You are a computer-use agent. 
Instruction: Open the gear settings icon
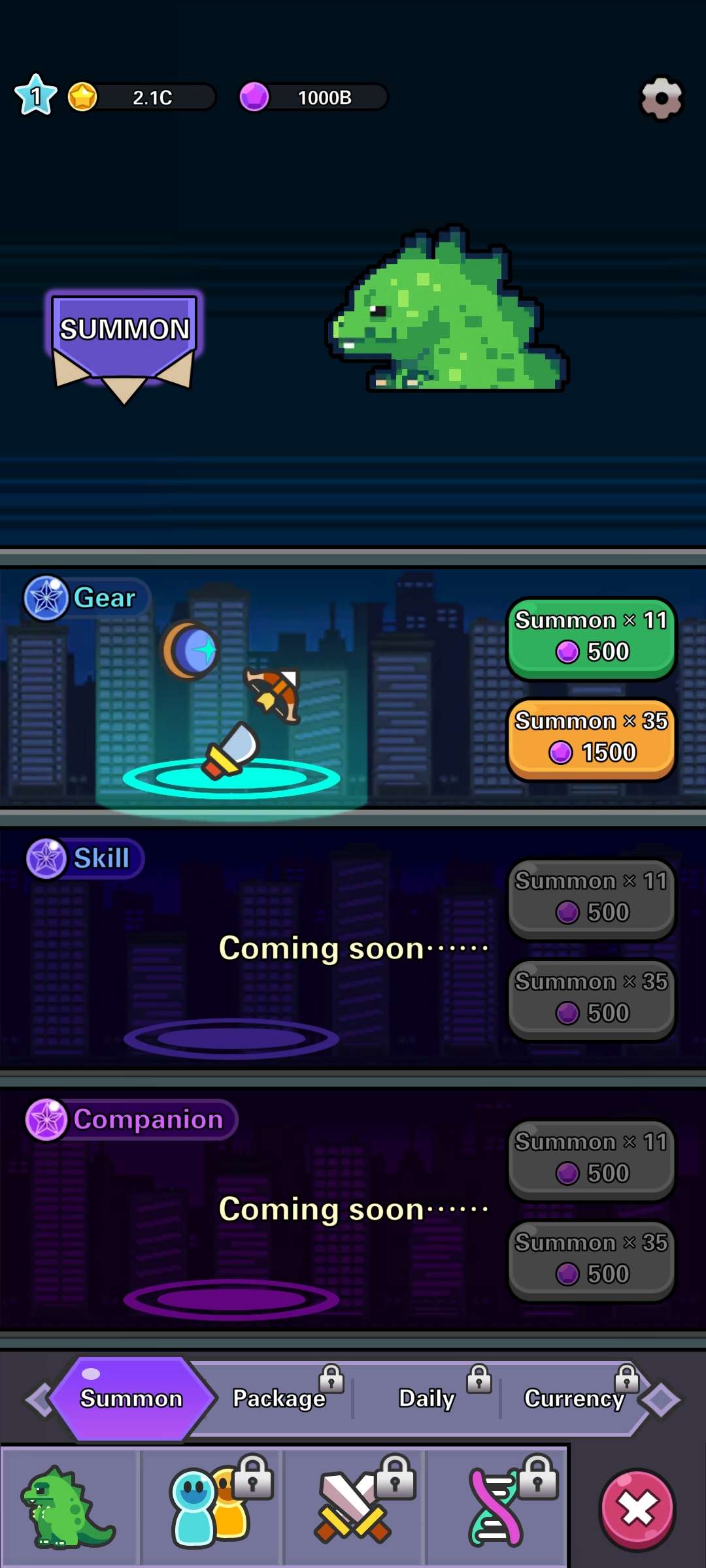661,98
